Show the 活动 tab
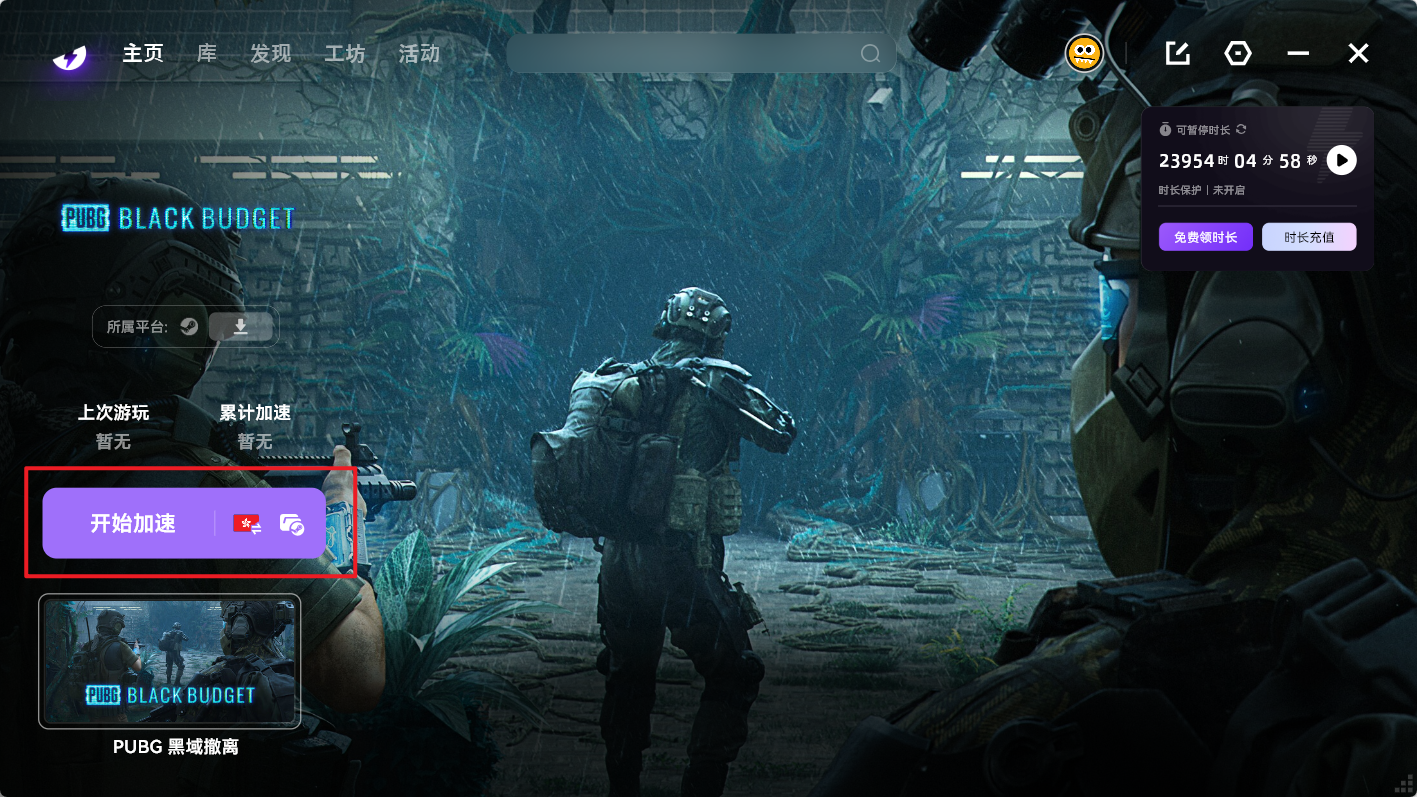 [419, 53]
